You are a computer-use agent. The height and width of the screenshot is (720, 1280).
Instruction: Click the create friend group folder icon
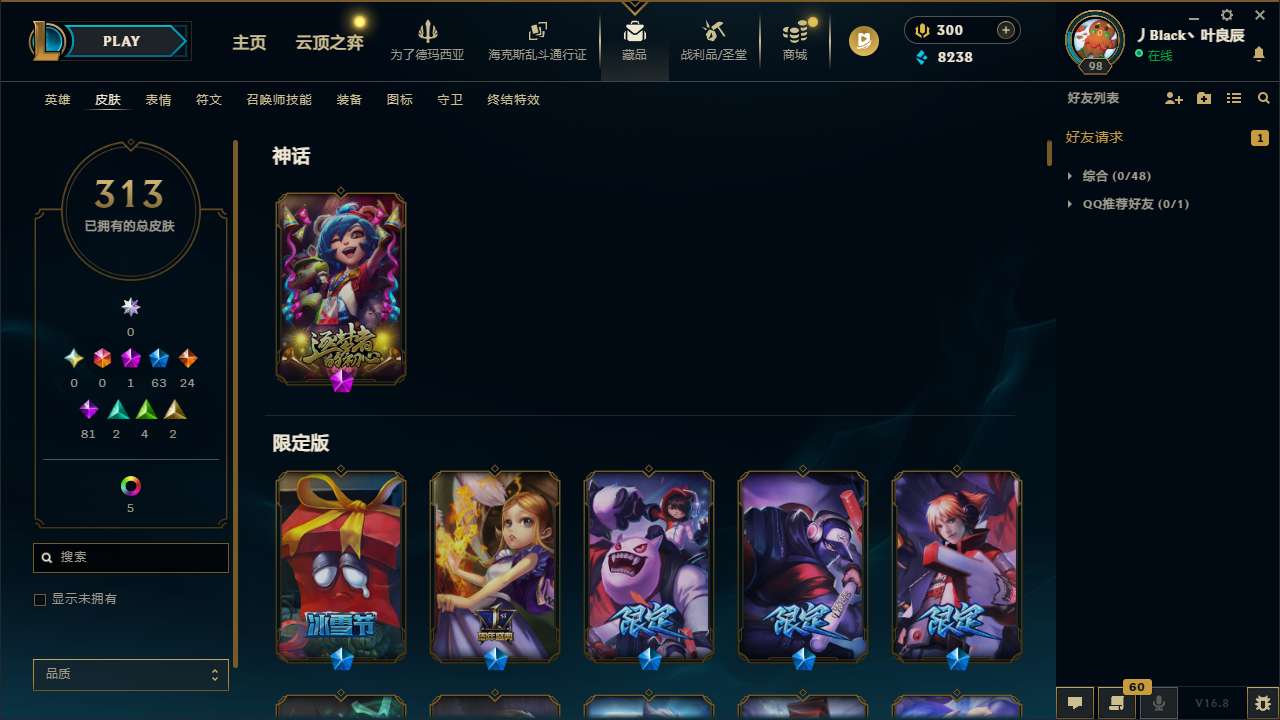pos(1203,98)
